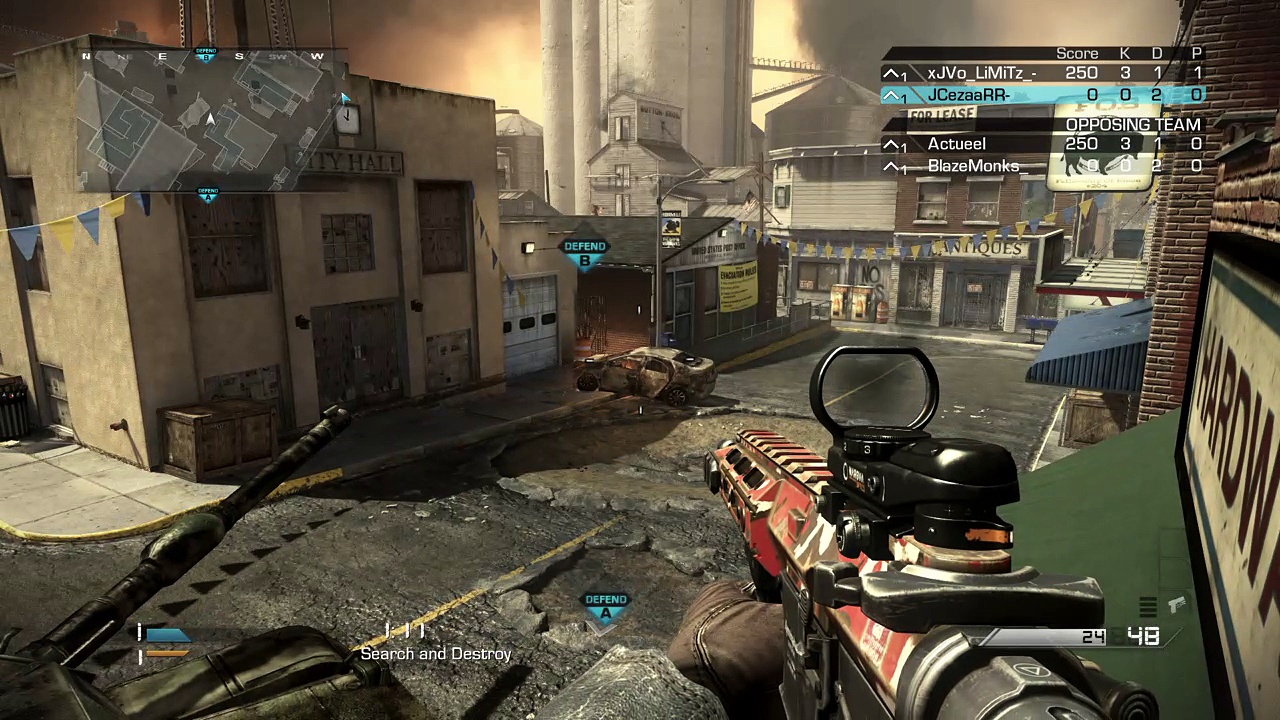1280x720 pixels.
Task: Choose opposing player BlazeMonks in the scoreboard
Action: pos(973,166)
